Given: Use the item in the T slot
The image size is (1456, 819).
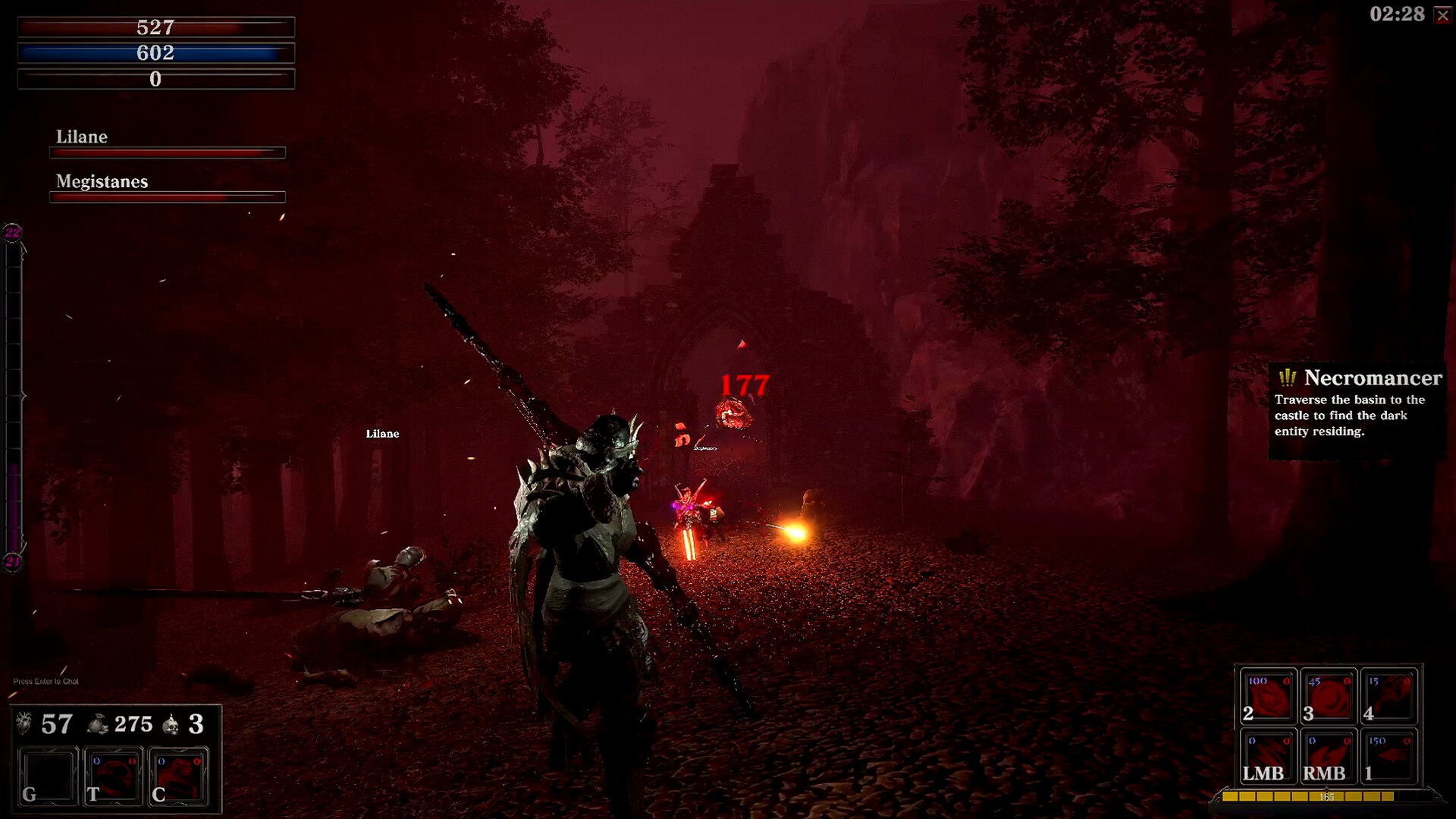Looking at the screenshot, I should tap(113, 777).
